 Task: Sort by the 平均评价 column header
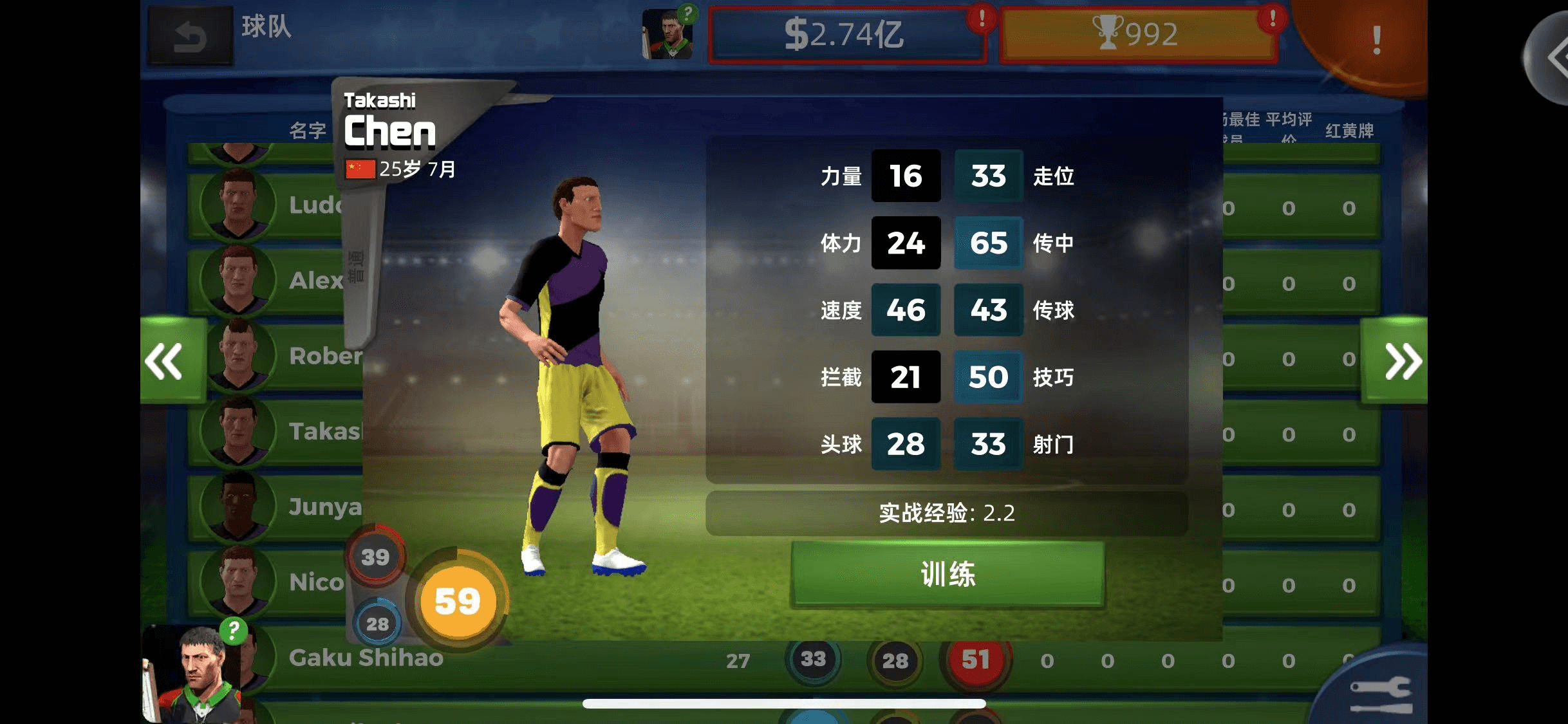pos(1289,125)
